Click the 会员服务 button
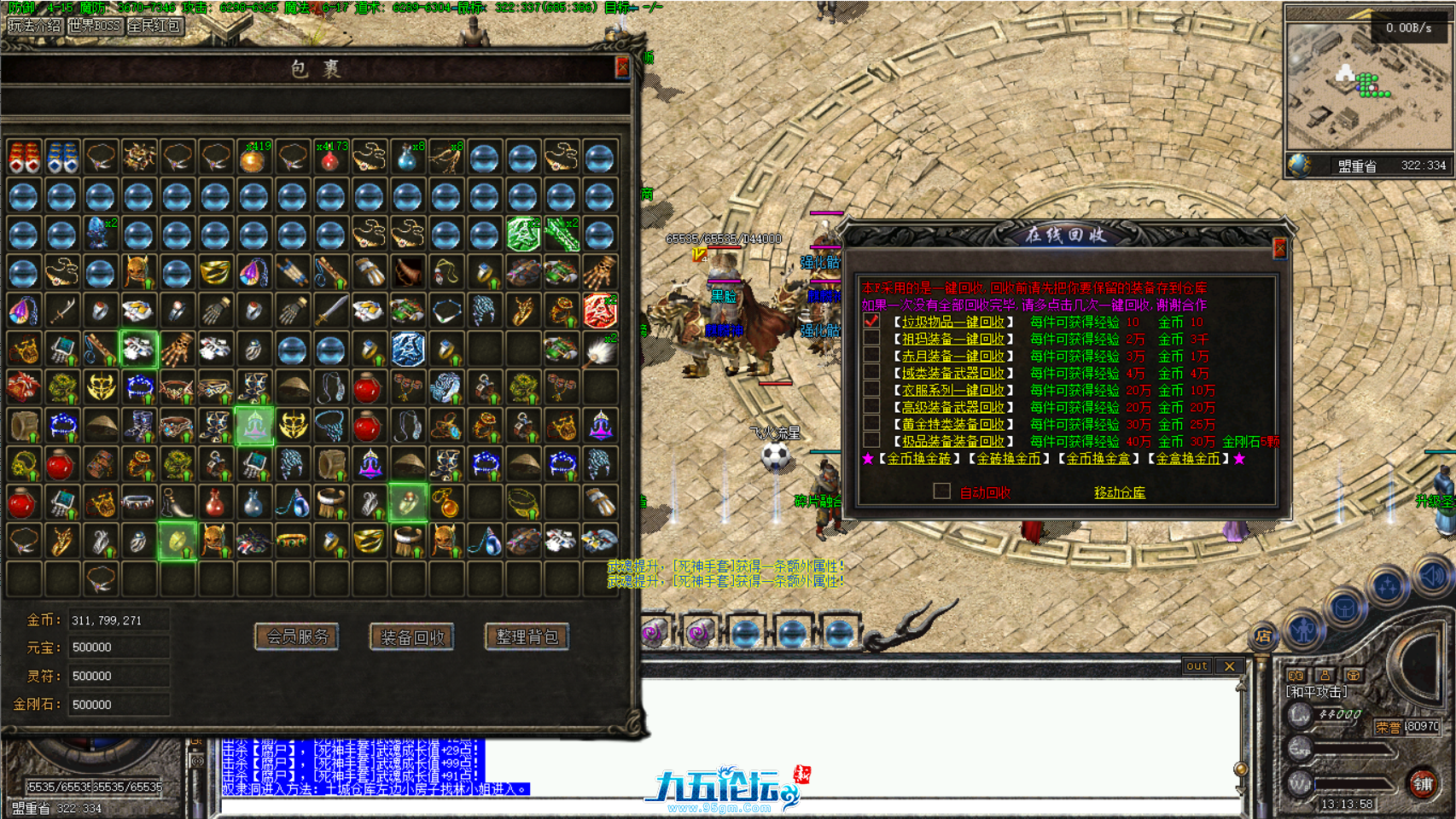Viewport: 1456px width, 819px height. pos(296,636)
